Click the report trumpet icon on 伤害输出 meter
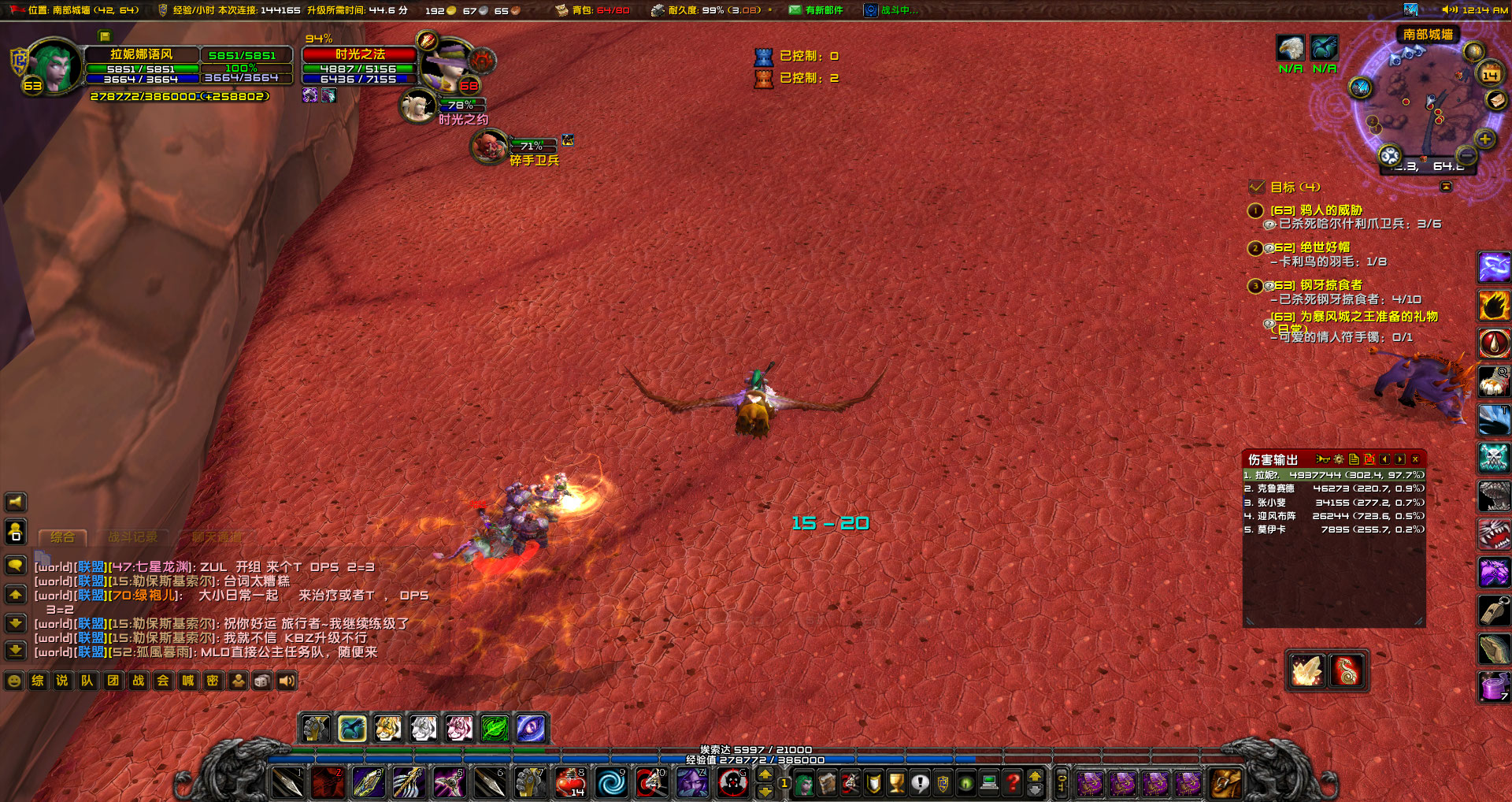The height and width of the screenshot is (802, 1512). [x=1323, y=460]
